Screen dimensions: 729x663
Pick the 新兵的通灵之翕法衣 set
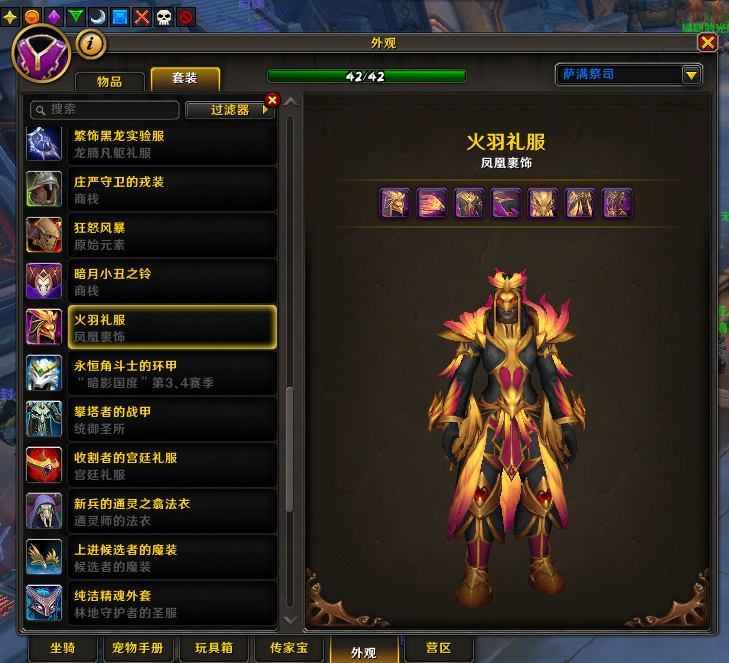tap(150, 512)
